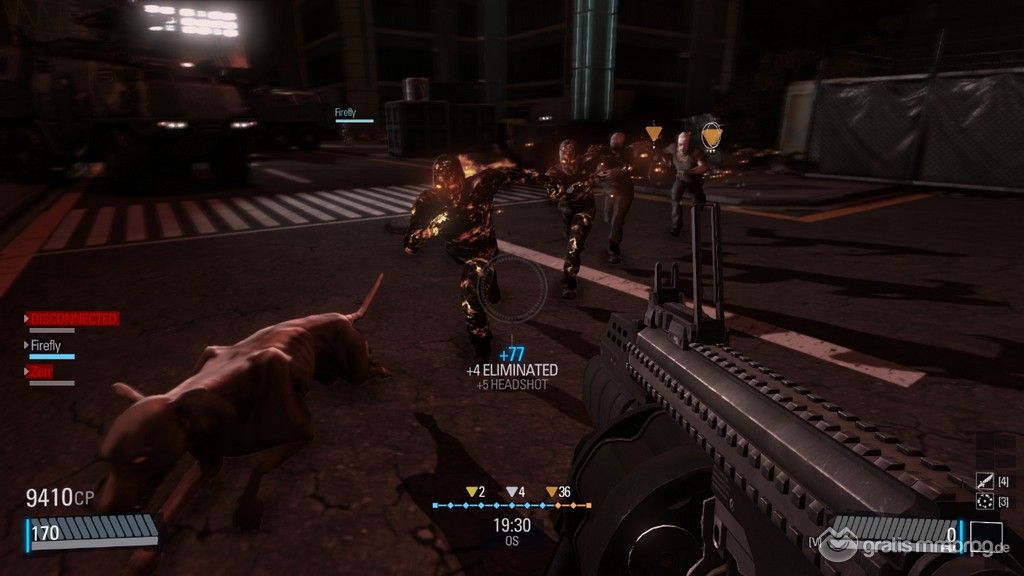Select the knife melee weapon slot
The width and height of the screenshot is (1024, 576).
[x=984, y=482]
